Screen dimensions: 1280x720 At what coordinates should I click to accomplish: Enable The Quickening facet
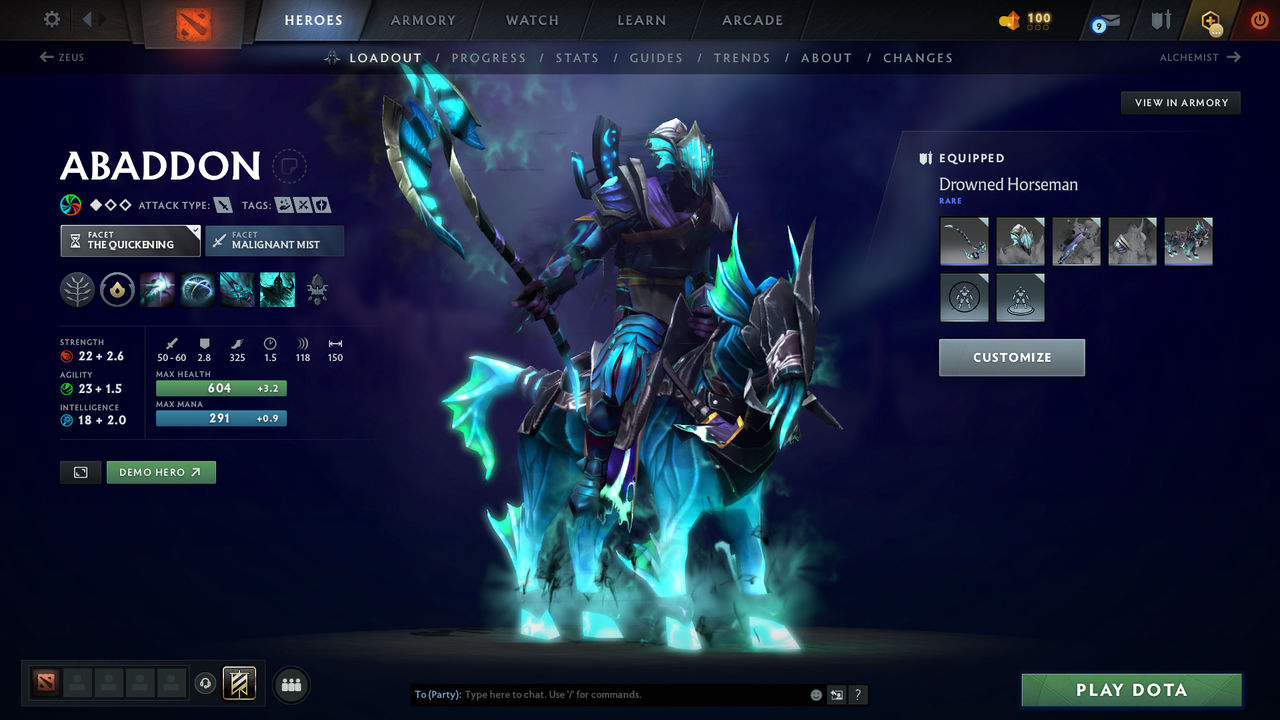click(x=130, y=241)
